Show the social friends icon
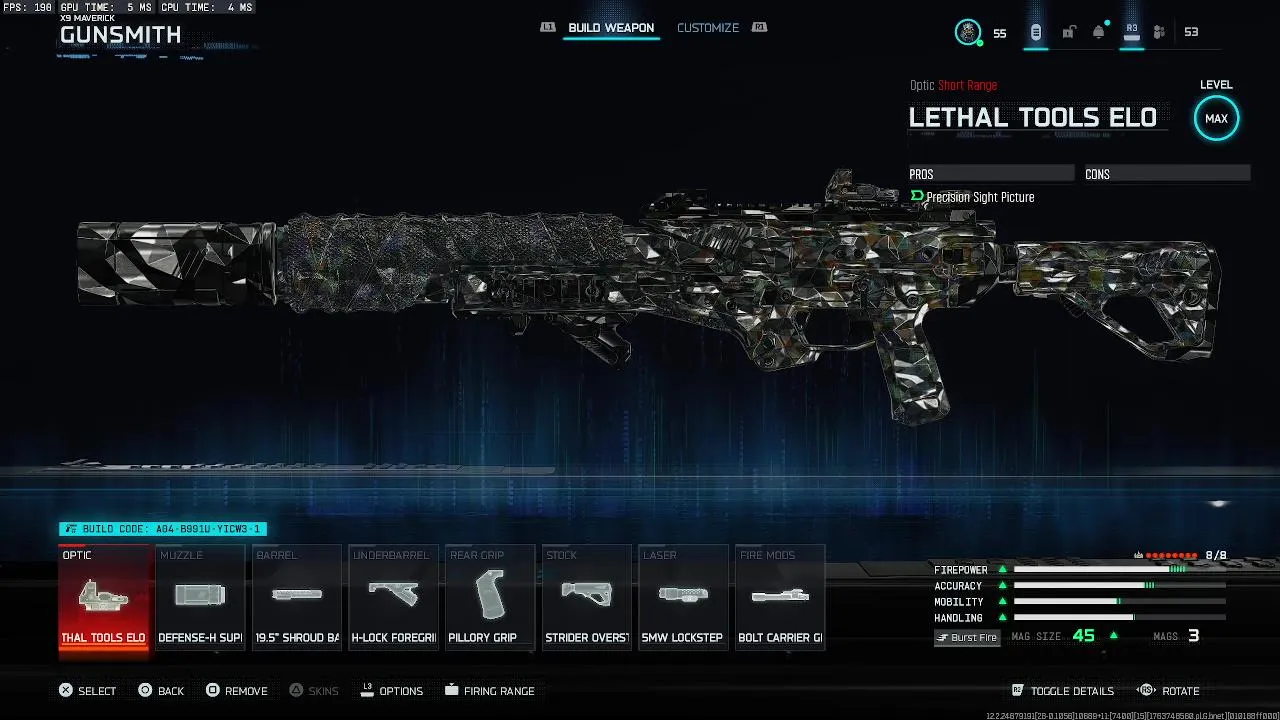The width and height of the screenshot is (1280, 720). click(1159, 32)
